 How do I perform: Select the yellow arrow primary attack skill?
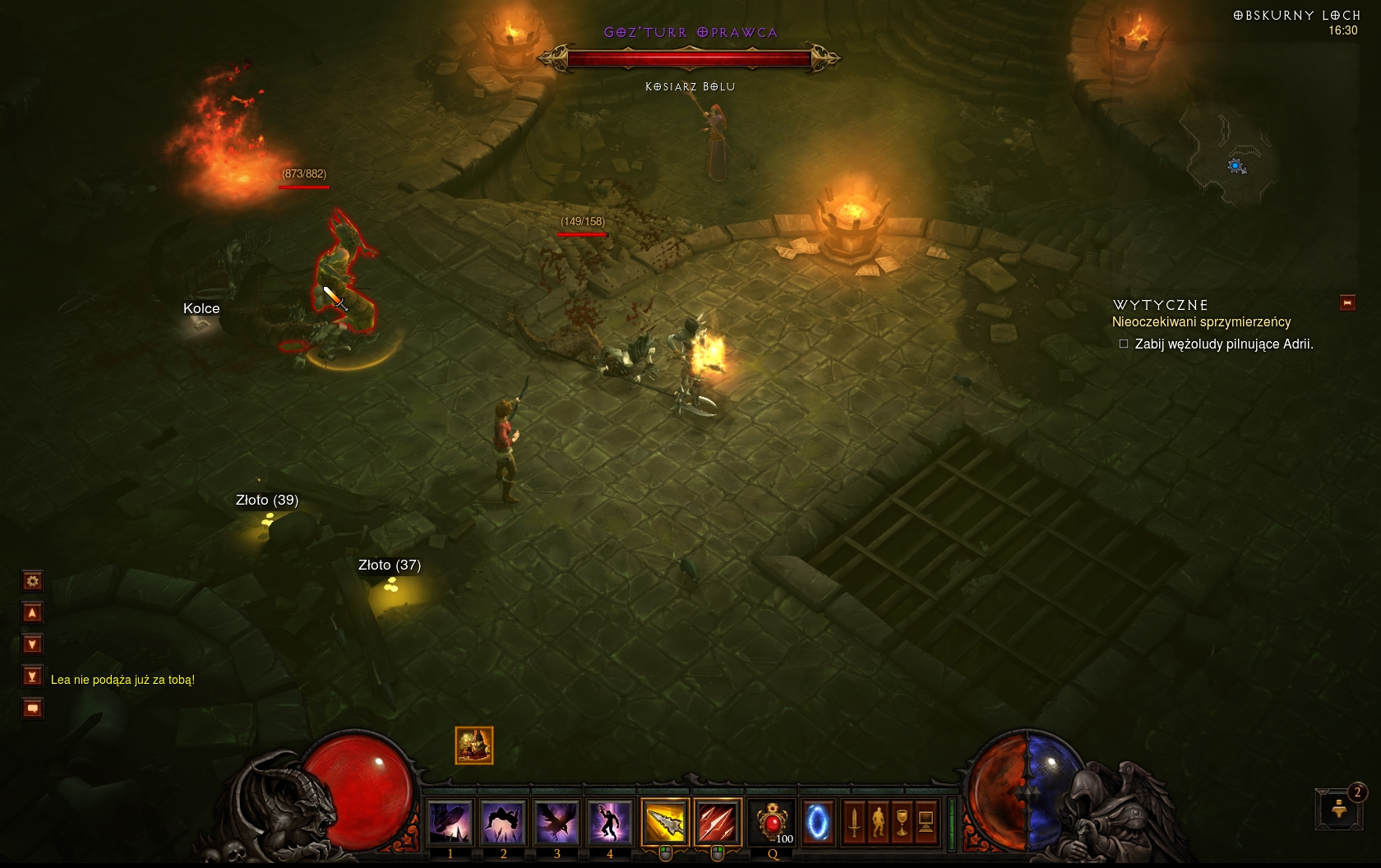[664, 822]
